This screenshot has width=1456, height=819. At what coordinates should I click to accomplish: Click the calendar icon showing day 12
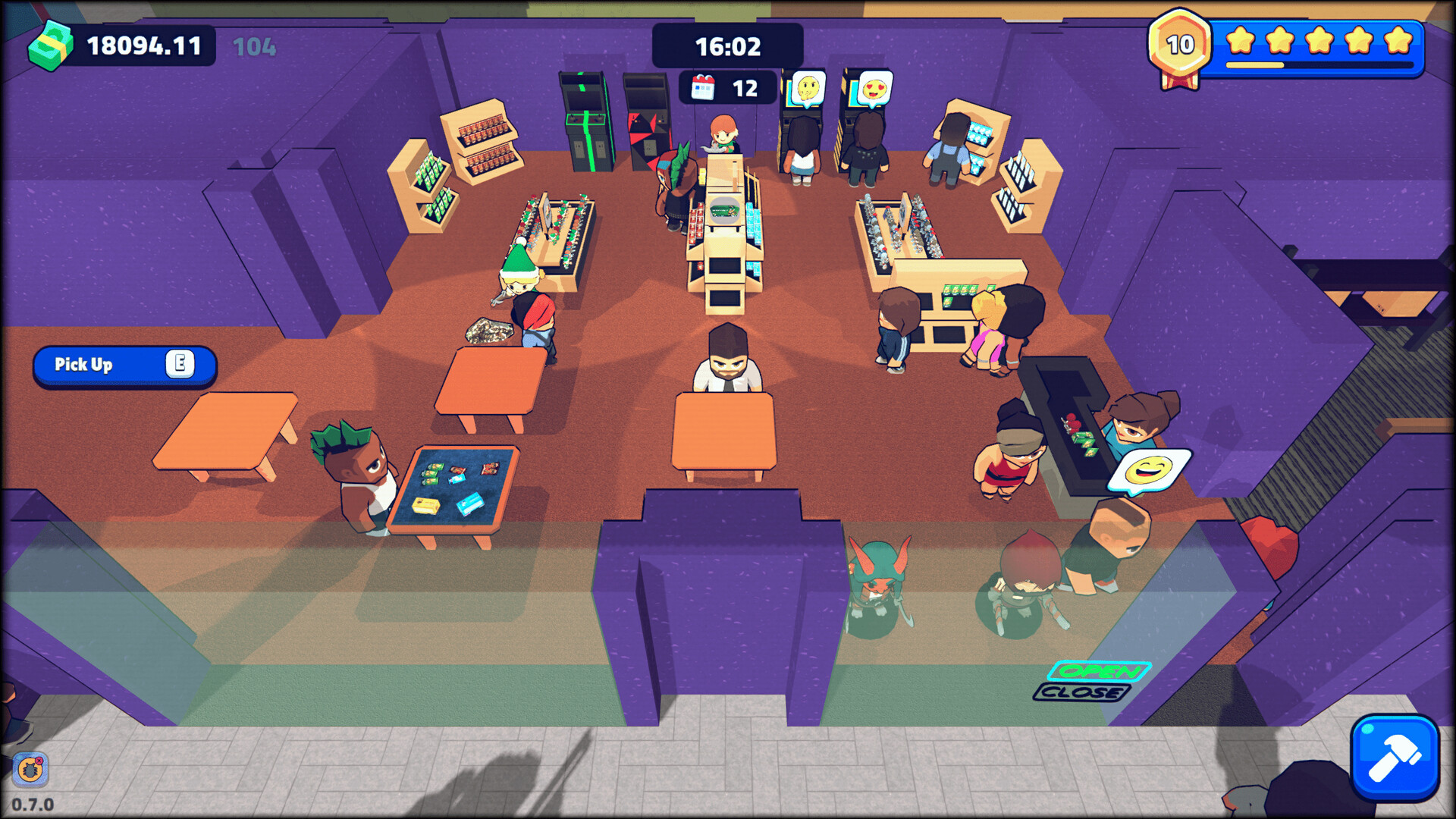pos(704,86)
